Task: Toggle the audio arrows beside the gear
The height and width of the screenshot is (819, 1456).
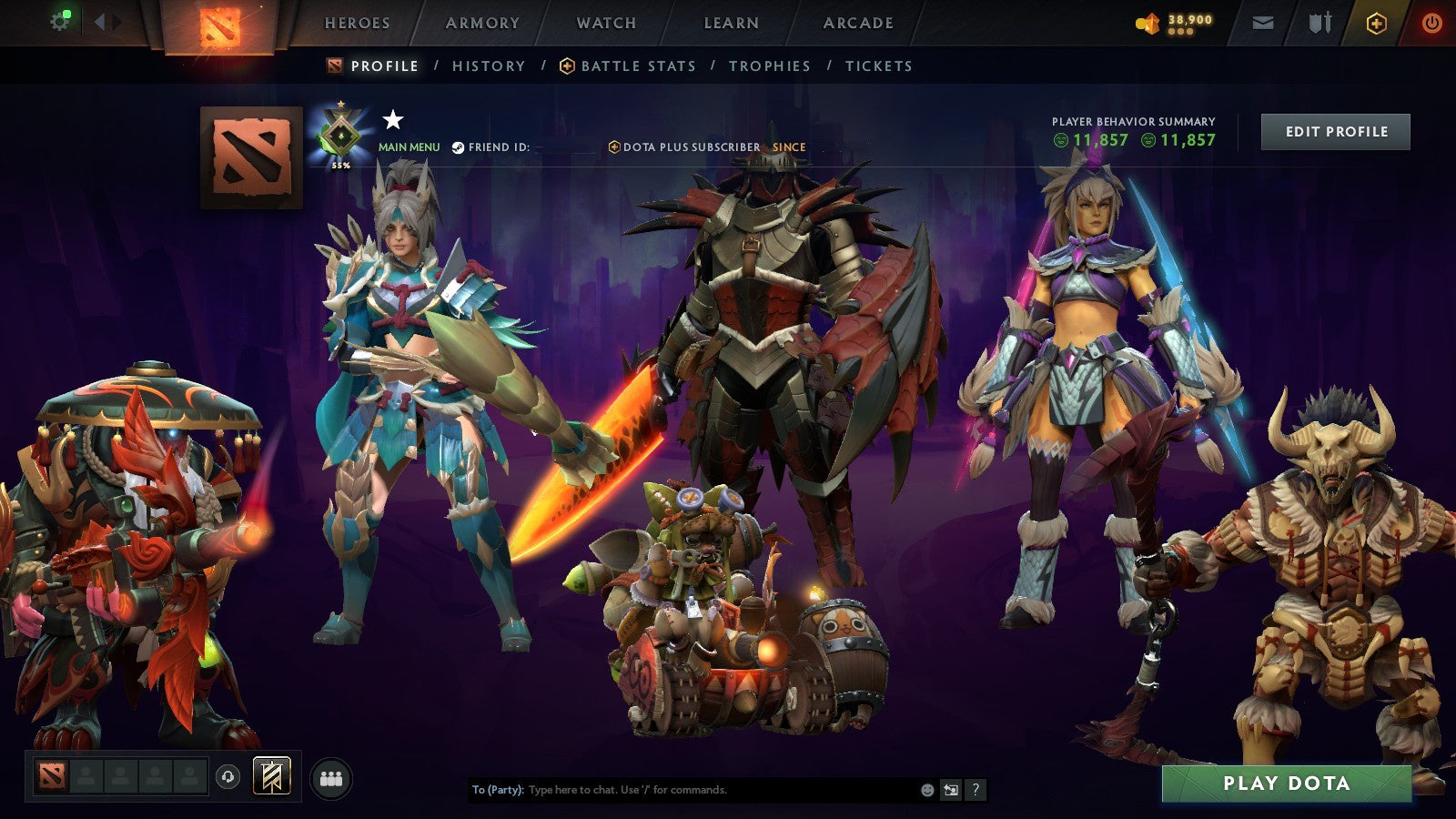Action: (x=106, y=20)
